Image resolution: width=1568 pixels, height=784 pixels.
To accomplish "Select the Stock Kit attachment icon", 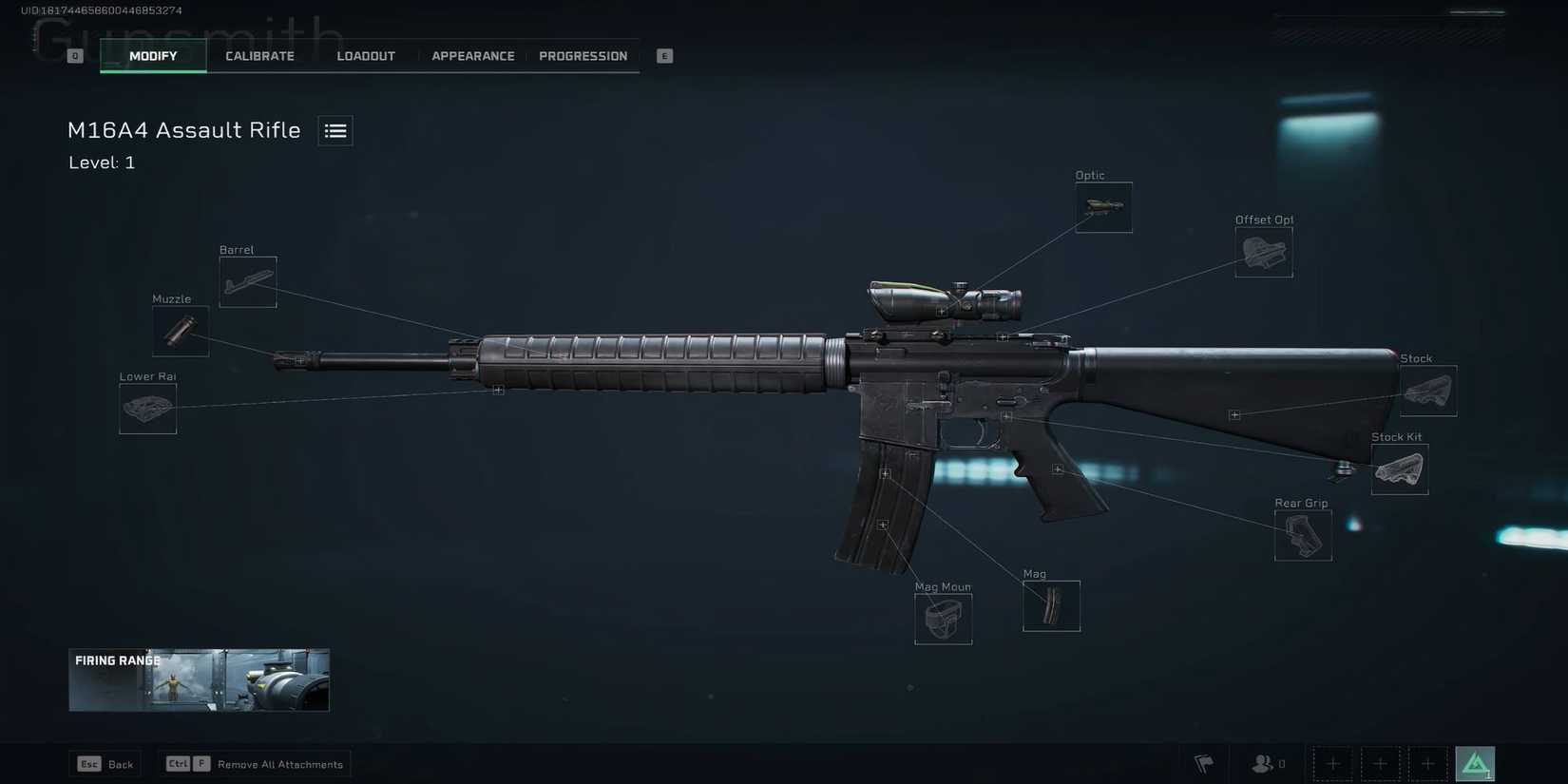I will [1399, 468].
